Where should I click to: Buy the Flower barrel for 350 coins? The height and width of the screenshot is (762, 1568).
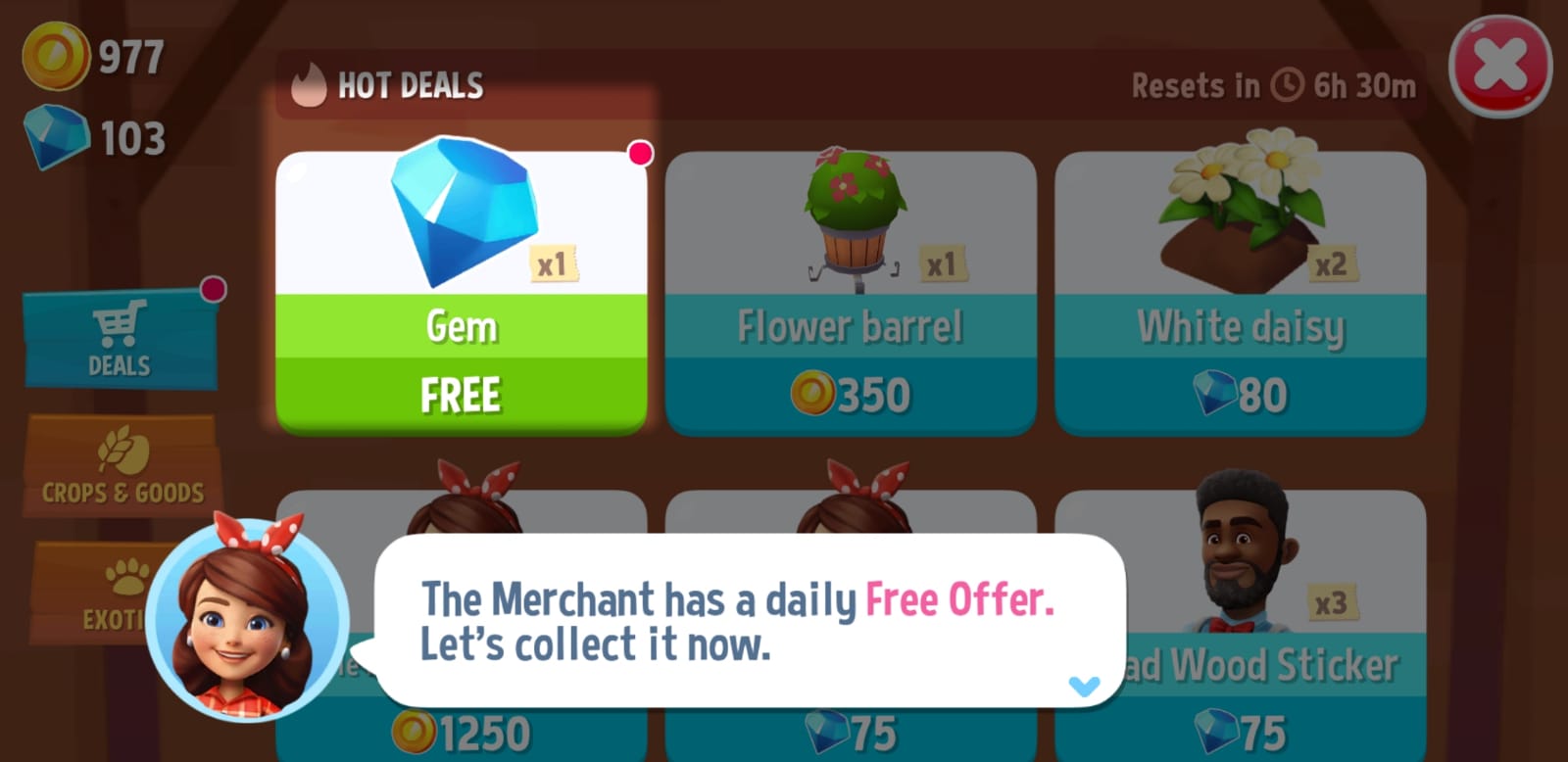(x=850, y=394)
